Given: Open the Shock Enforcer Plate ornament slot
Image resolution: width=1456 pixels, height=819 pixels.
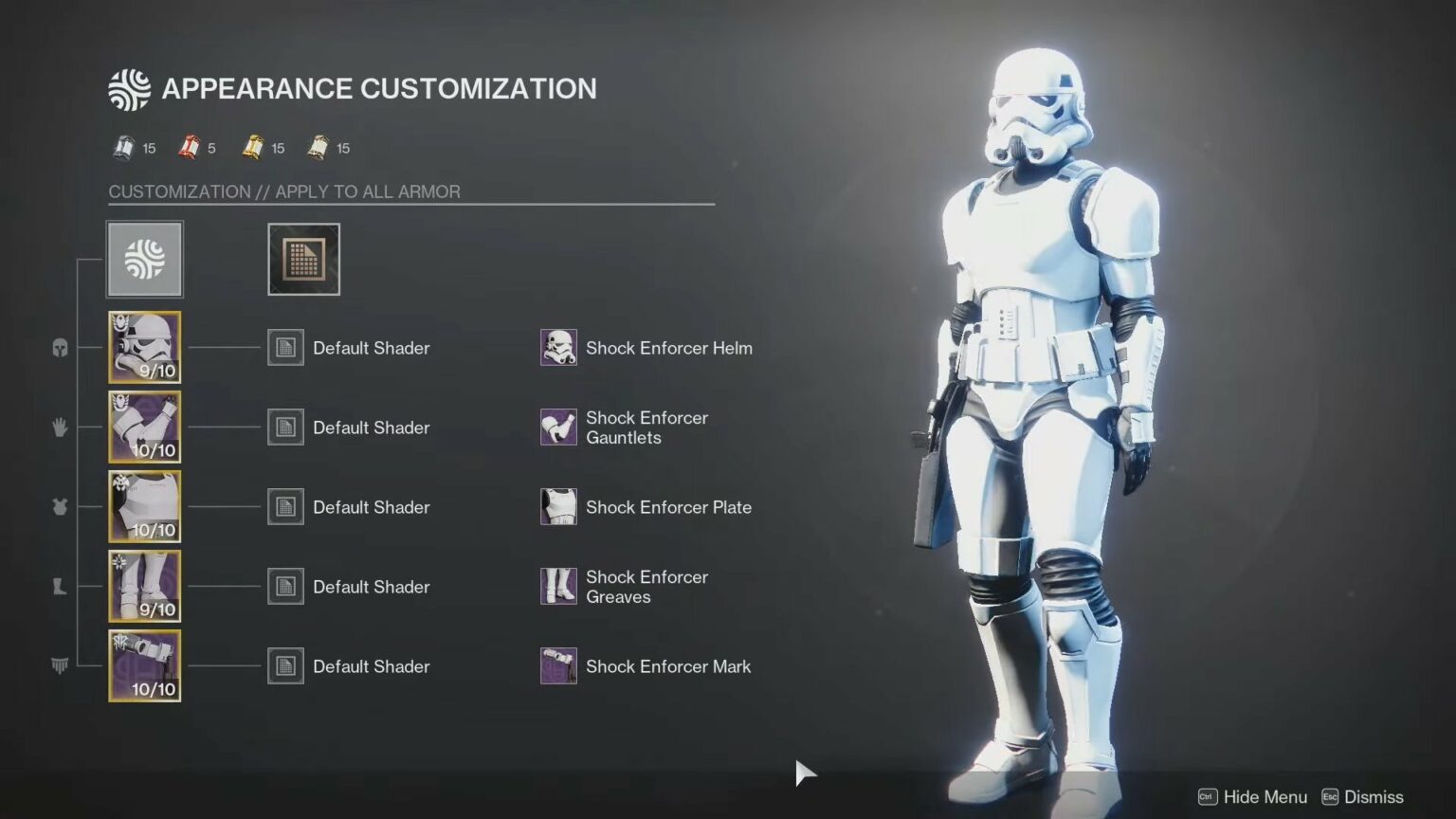Looking at the screenshot, I should (x=558, y=507).
